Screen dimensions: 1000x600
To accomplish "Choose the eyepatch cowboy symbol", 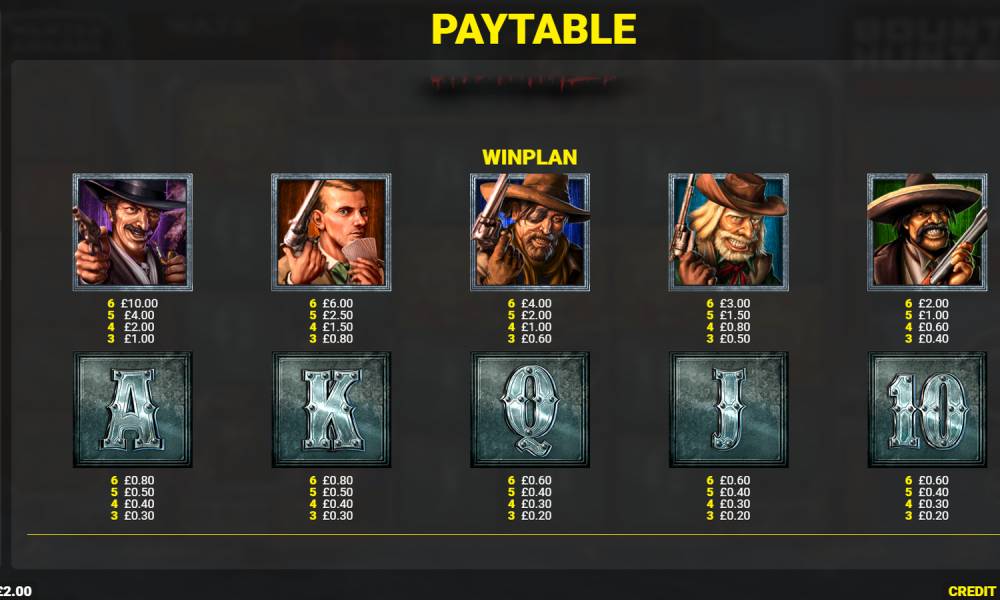I will (x=529, y=232).
